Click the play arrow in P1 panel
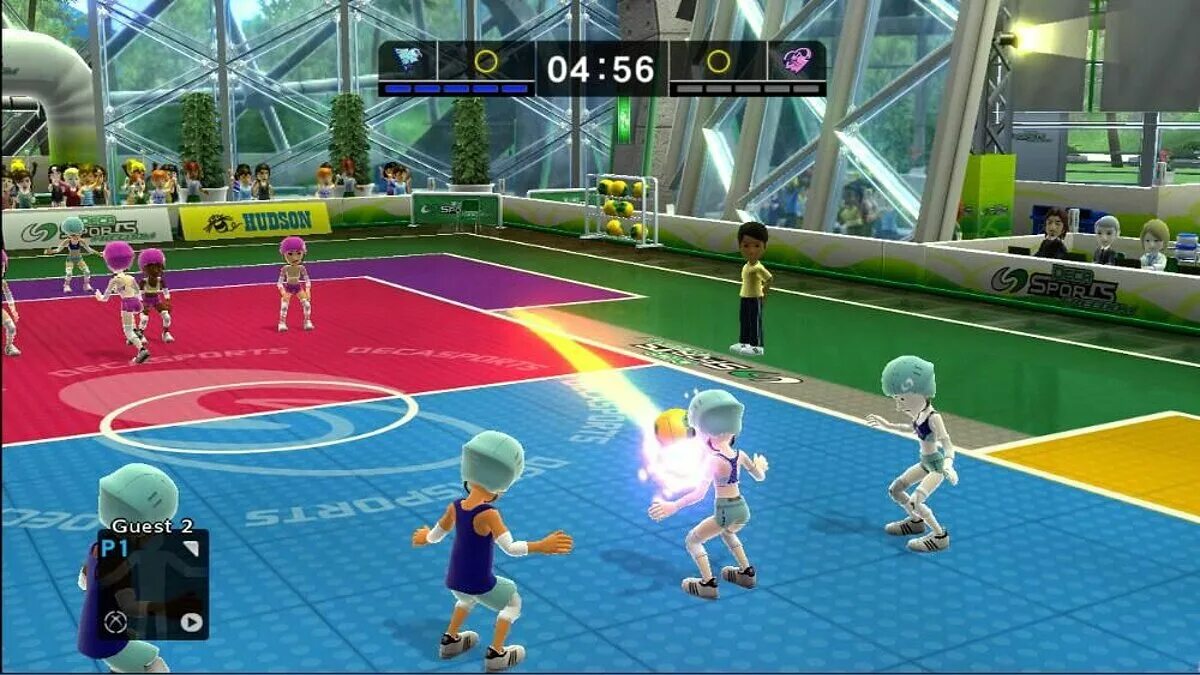The image size is (1200, 675). click(x=191, y=623)
